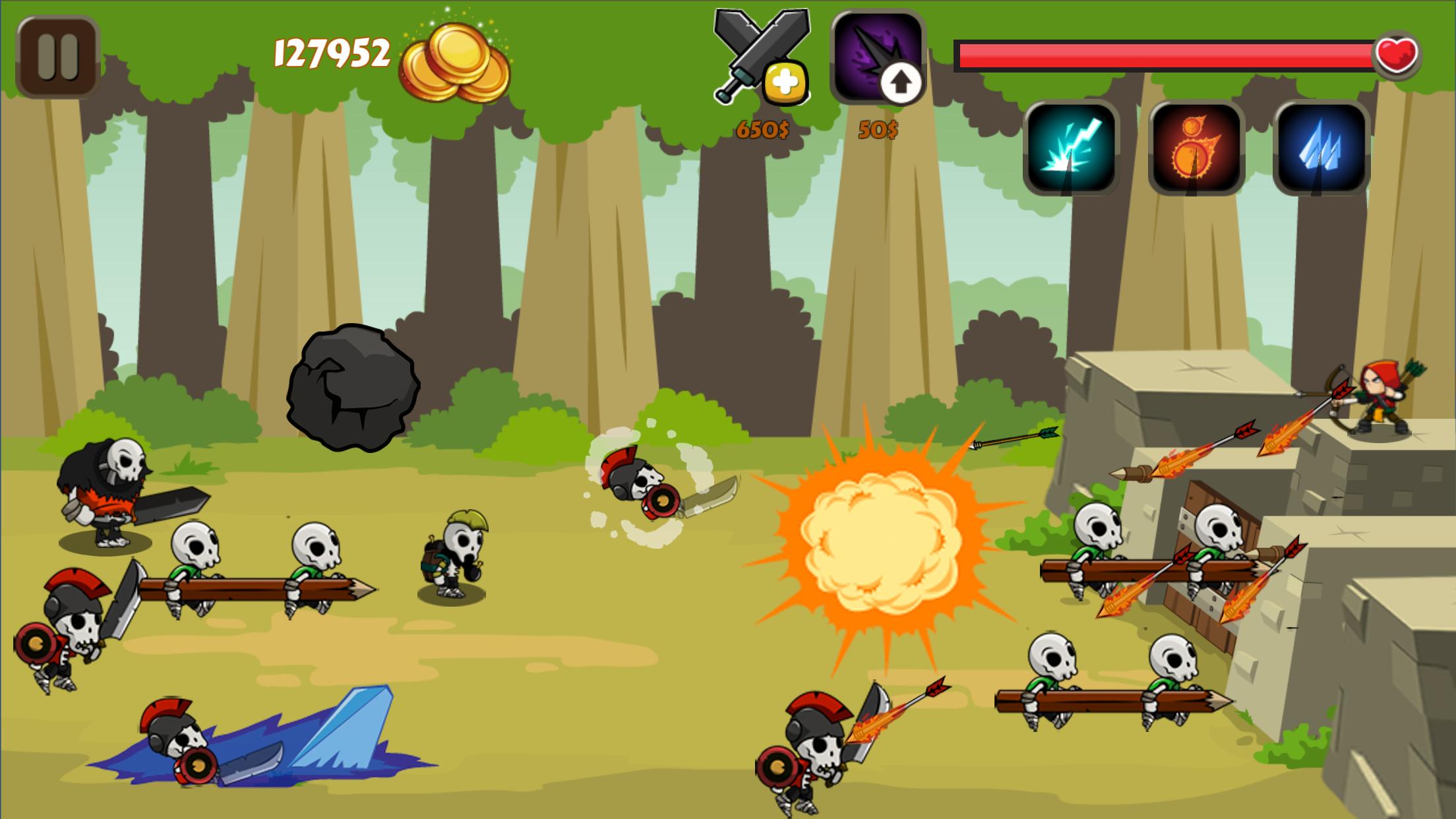Screen dimensions: 1456x819
Task: Activate the lightning strike skill
Action: (1072, 148)
